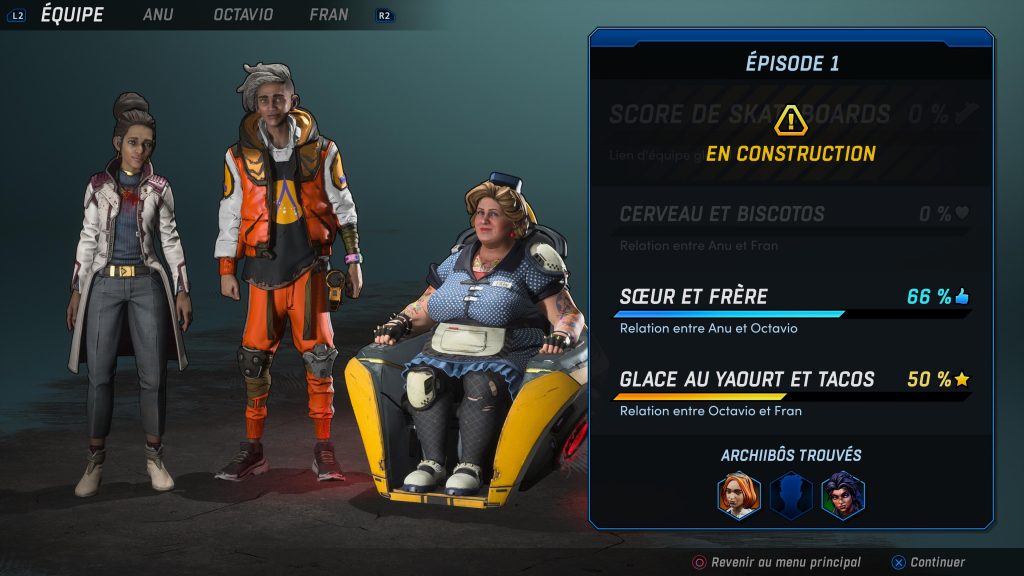Select the Sœur et Frère relationship row

[x=792, y=307]
